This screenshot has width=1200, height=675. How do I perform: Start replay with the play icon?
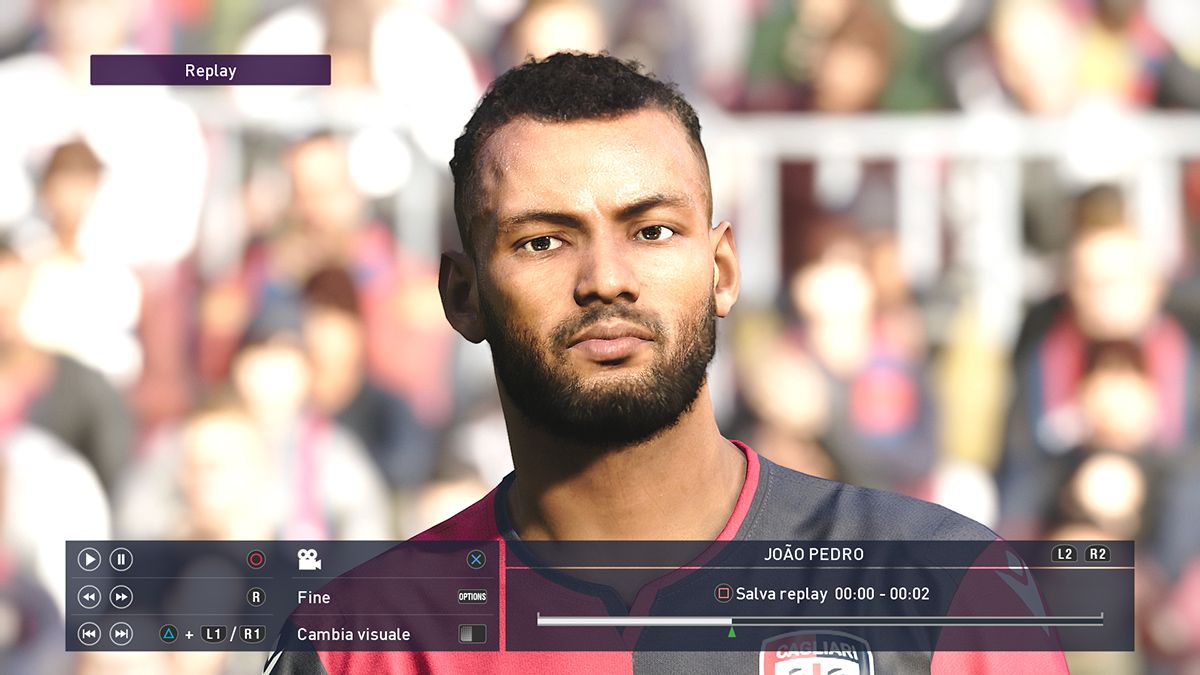tap(89, 560)
